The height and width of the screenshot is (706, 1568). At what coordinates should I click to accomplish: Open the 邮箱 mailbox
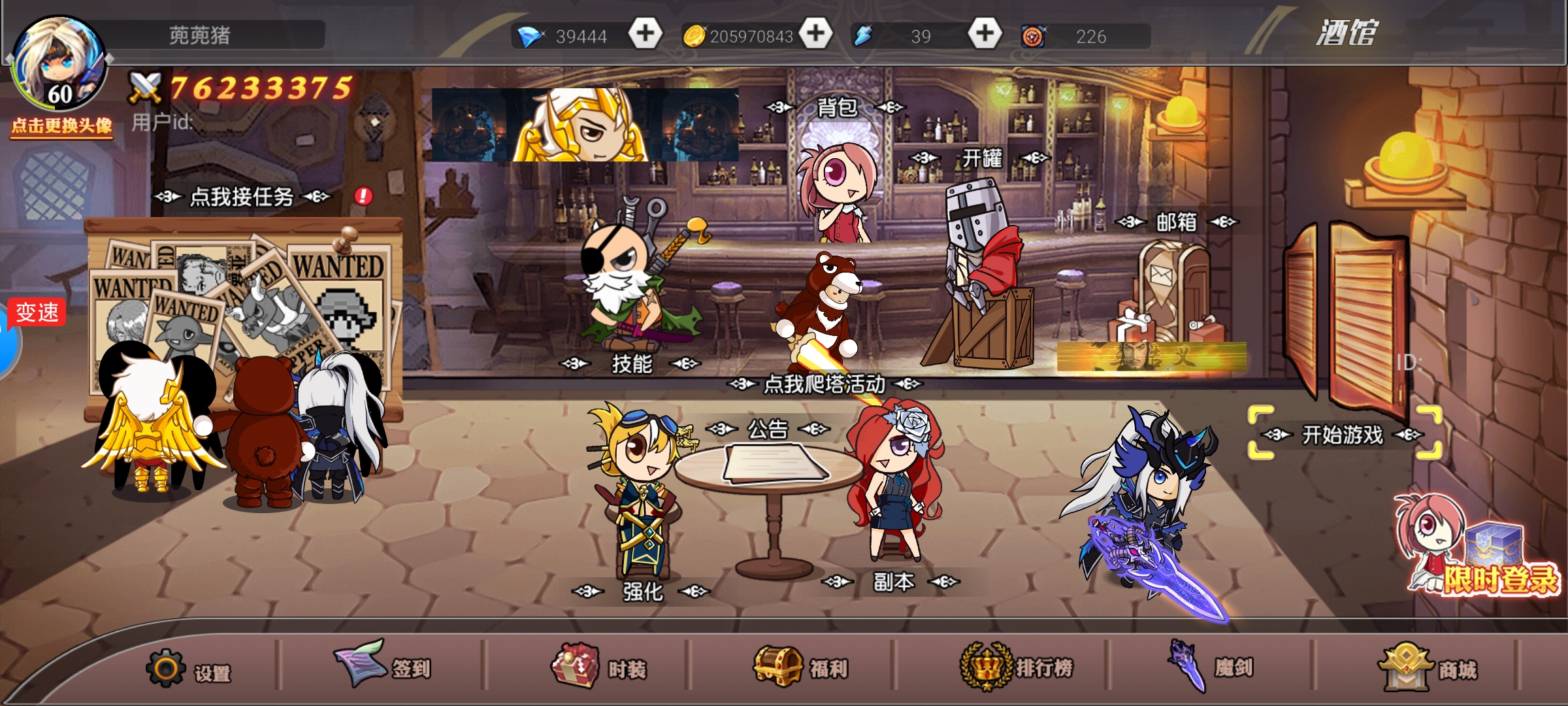click(1176, 222)
